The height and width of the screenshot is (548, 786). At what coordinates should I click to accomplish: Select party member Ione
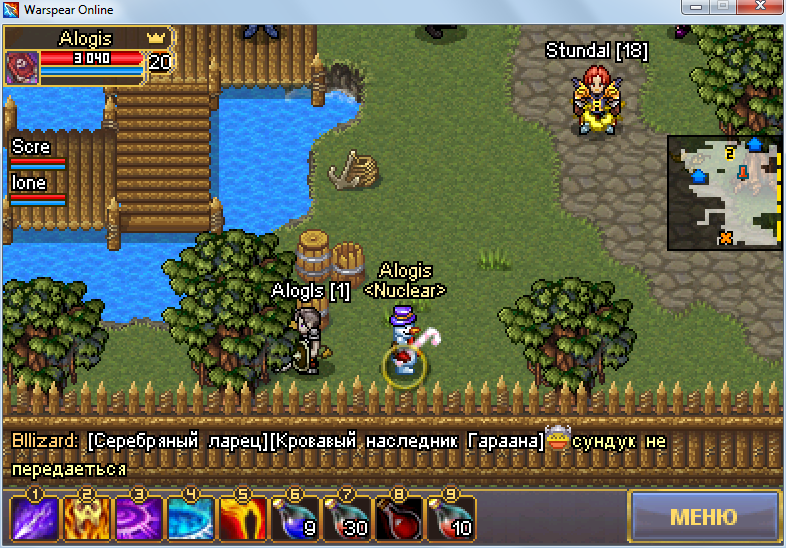coord(37,190)
